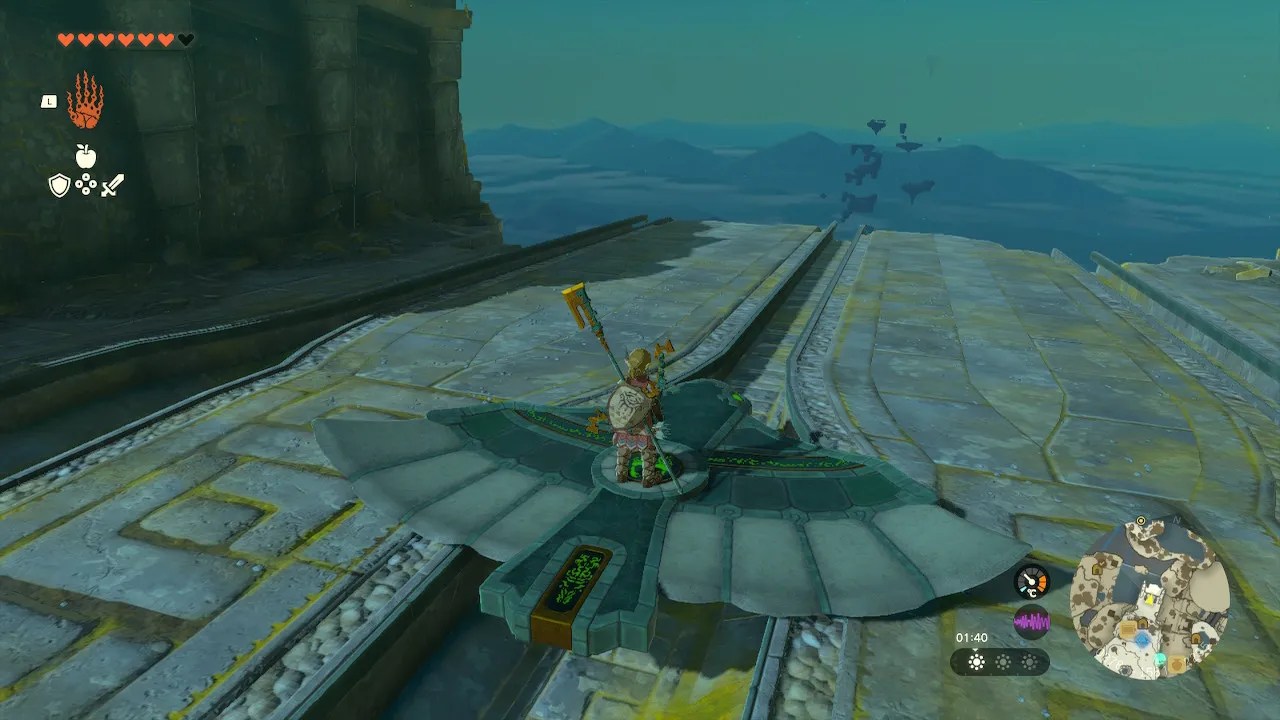Click the sword equipment icon
The width and height of the screenshot is (1280, 720).
[x=111, y=183]
